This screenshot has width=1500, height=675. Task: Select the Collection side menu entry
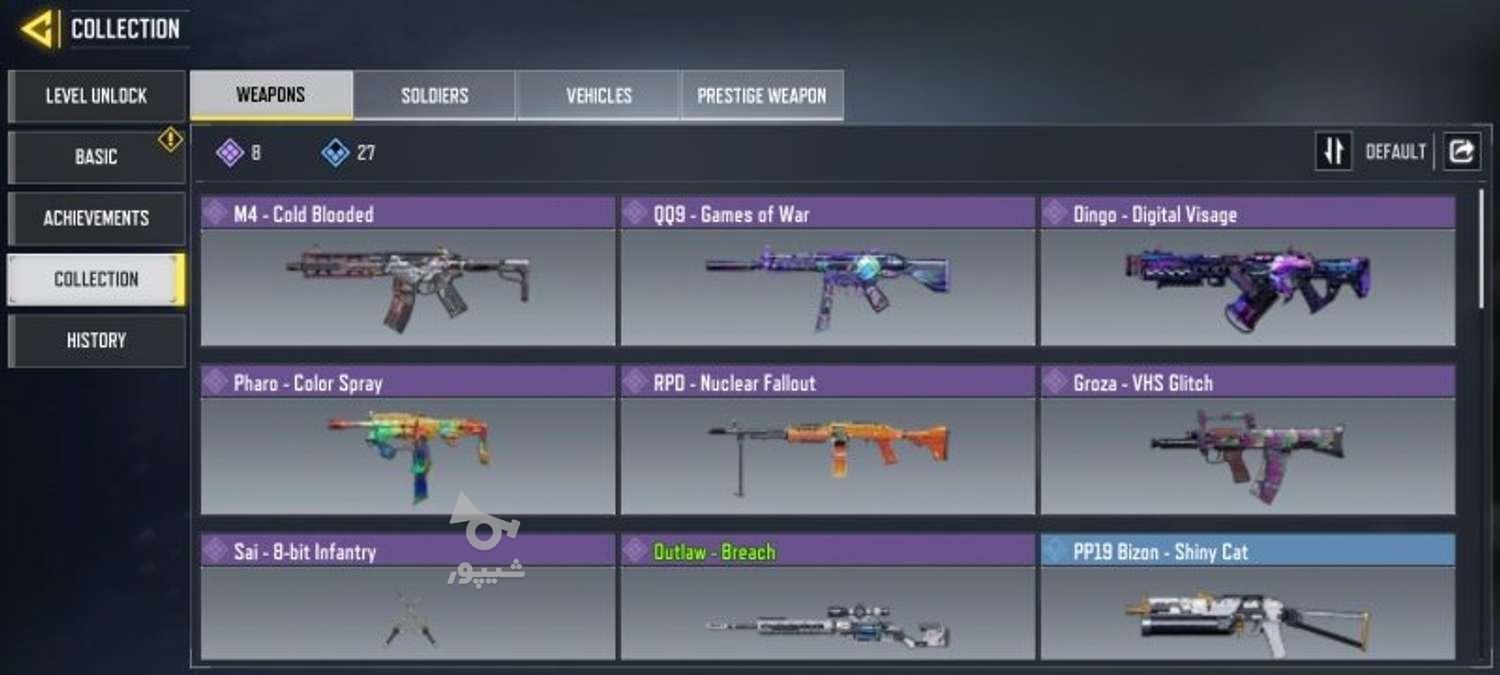tap(96, 279)
